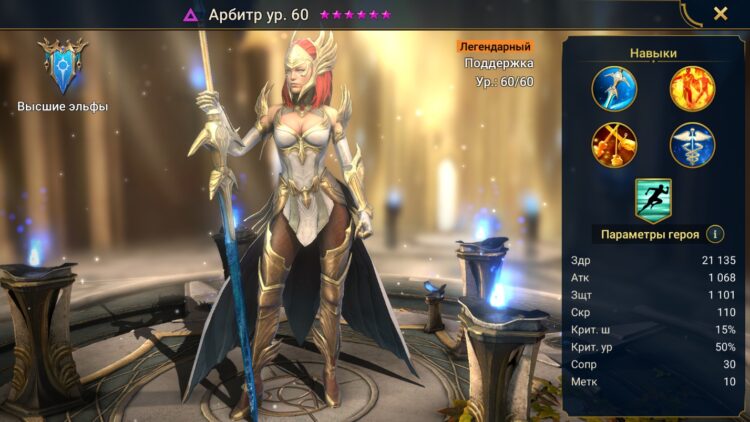The height and width of the screenshot is (422, 750).
Task: Click the High Elves faction emblem
Action: [x=62, y=65]
